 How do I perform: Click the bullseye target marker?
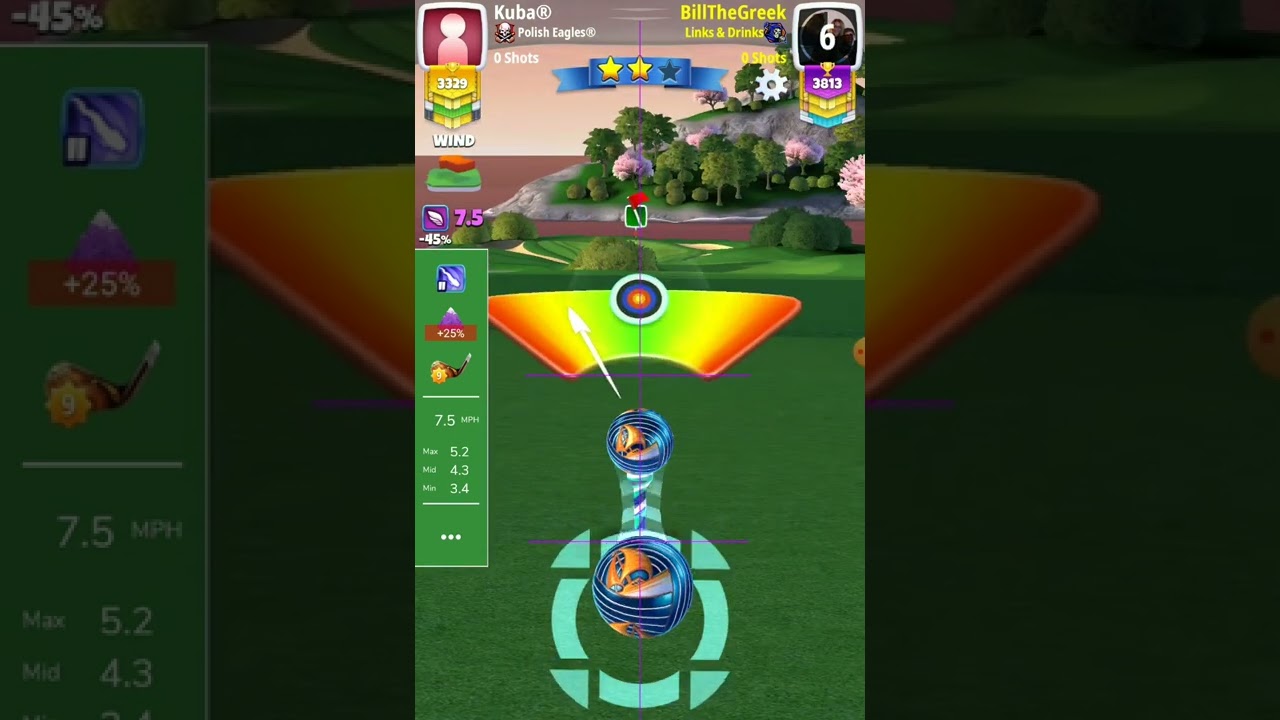(x=638, y=298)
